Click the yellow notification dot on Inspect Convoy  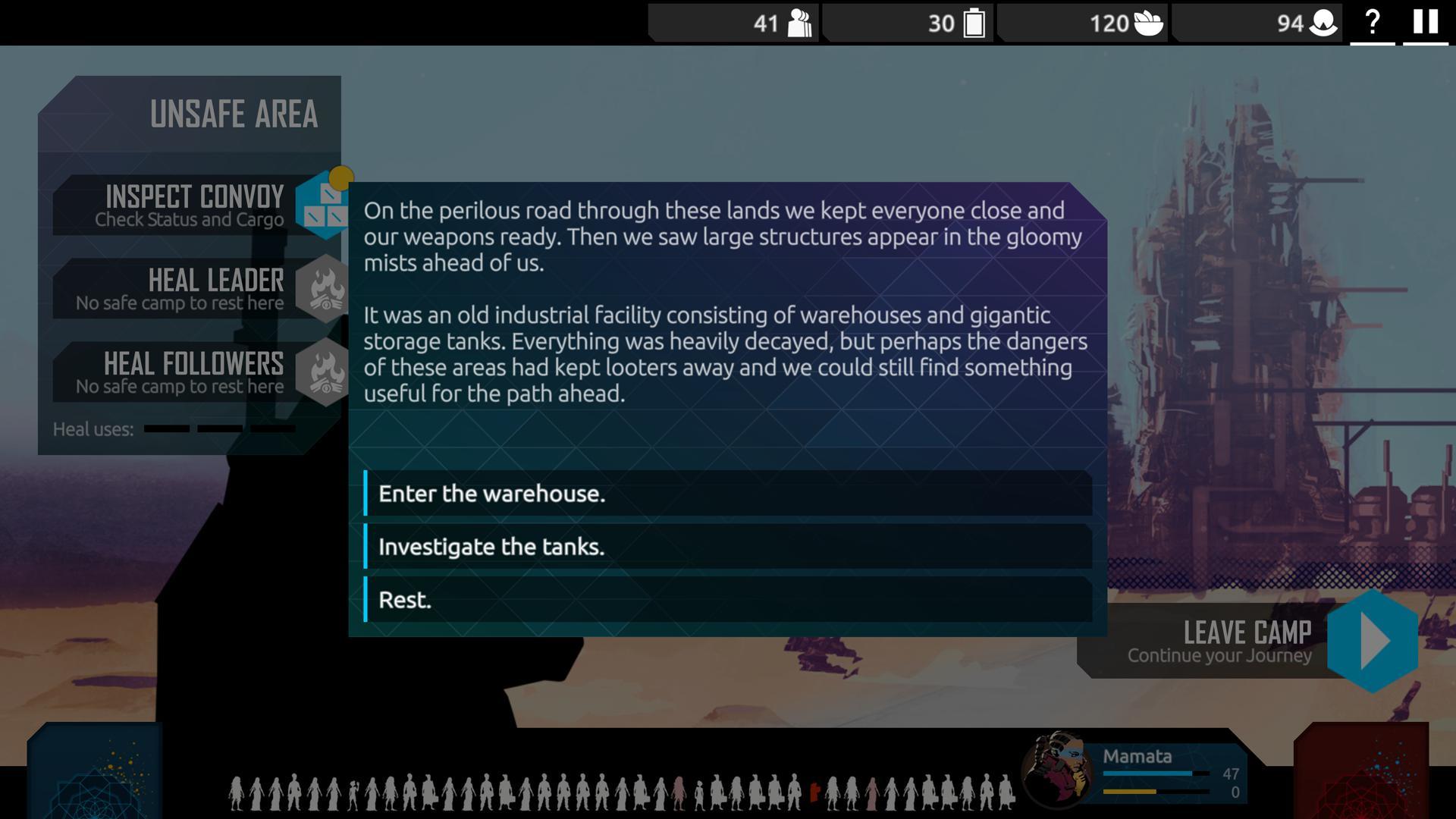click(343, 177)
